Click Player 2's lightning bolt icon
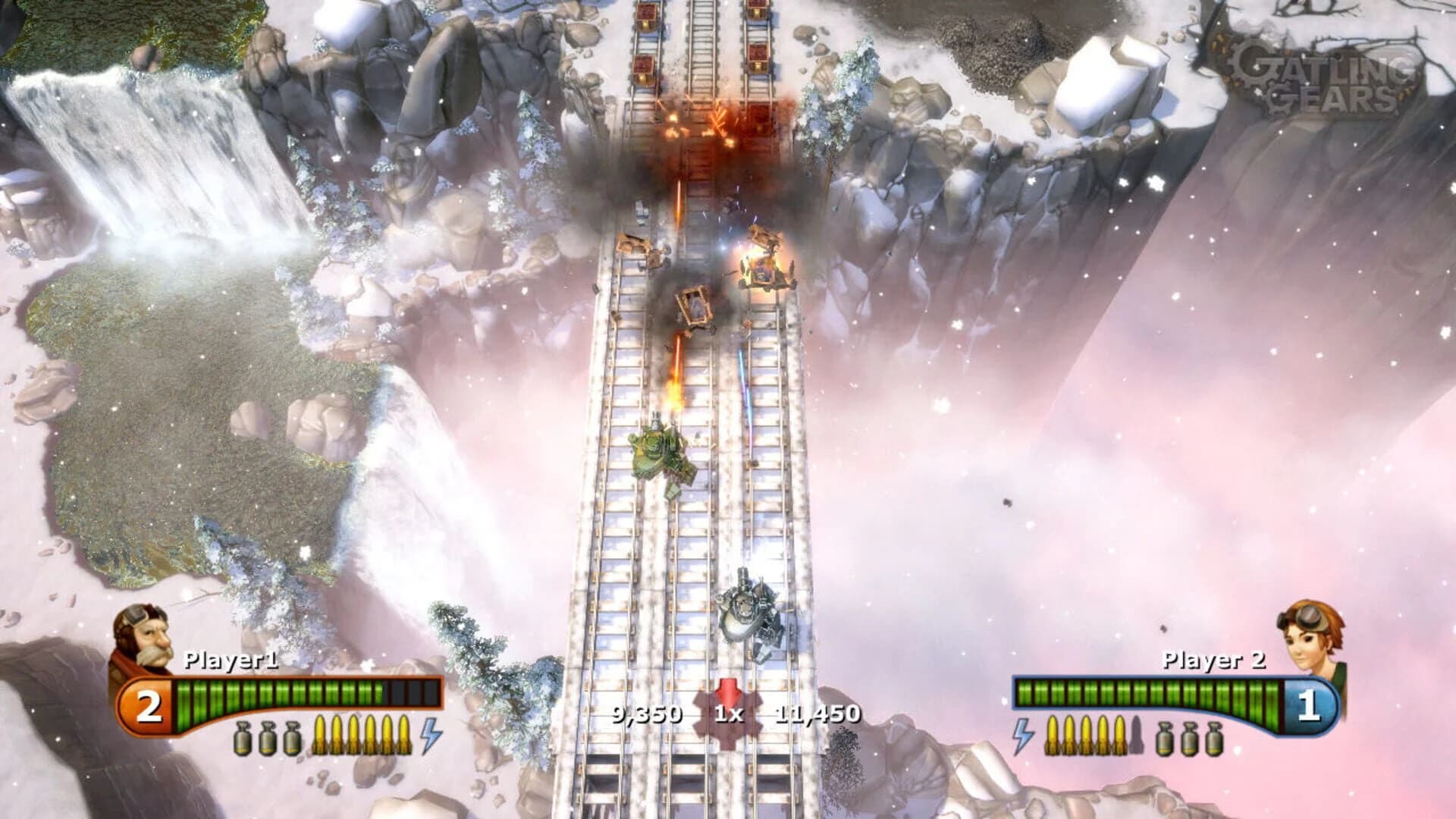This screenshot has height=819, width=1456. click(x=1023, y=736)
